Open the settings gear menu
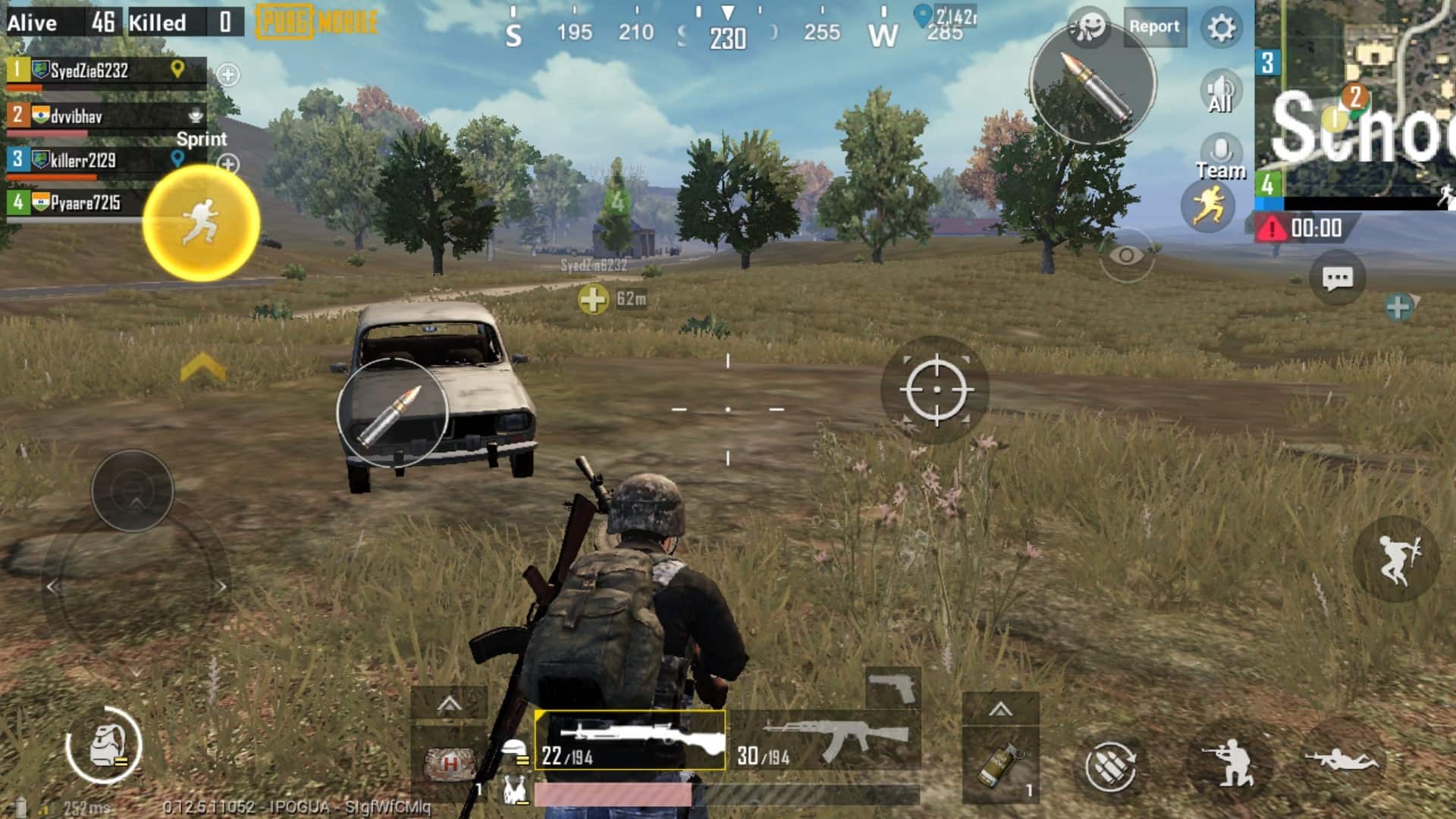Image resolution: width=1456 pixels, height=819 pixels. [x=1221, y=28]
